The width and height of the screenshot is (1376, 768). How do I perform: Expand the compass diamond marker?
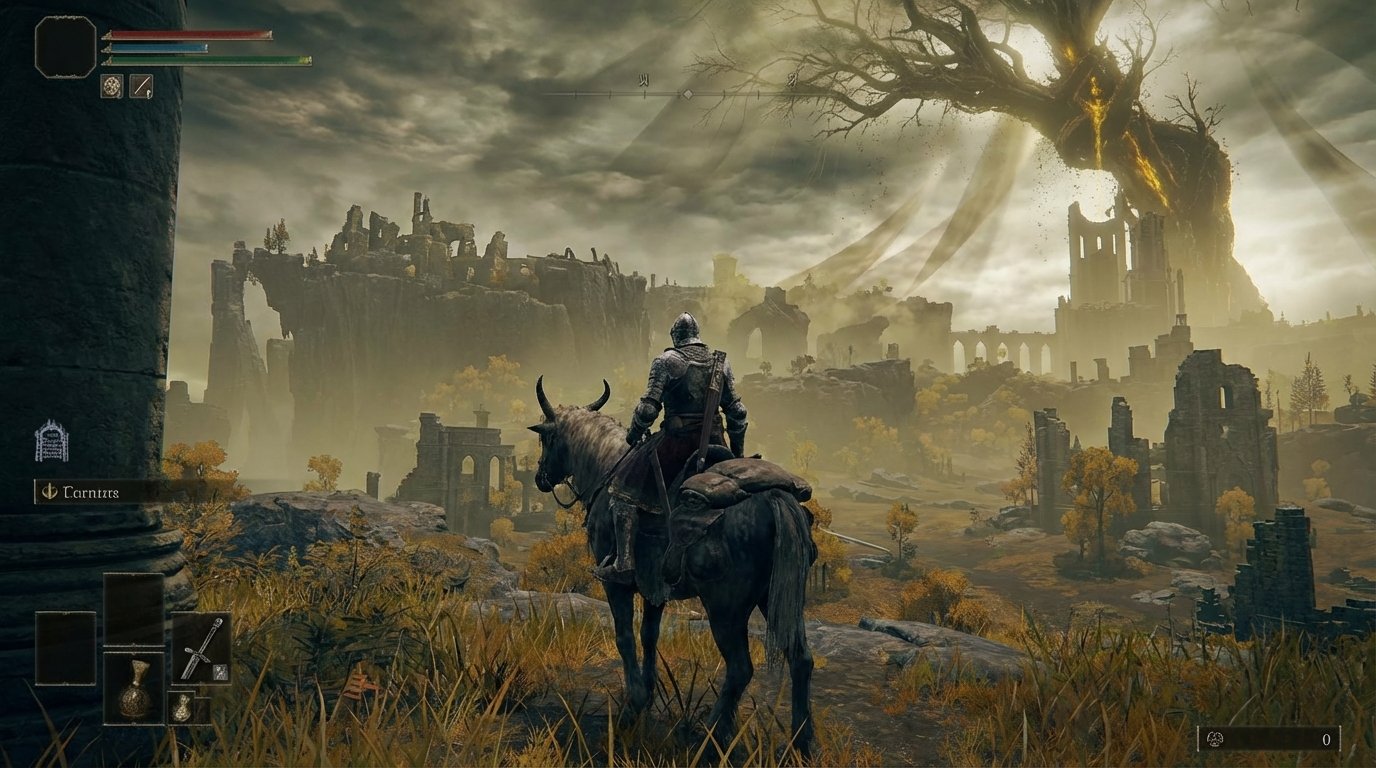(x=687, y=92)
